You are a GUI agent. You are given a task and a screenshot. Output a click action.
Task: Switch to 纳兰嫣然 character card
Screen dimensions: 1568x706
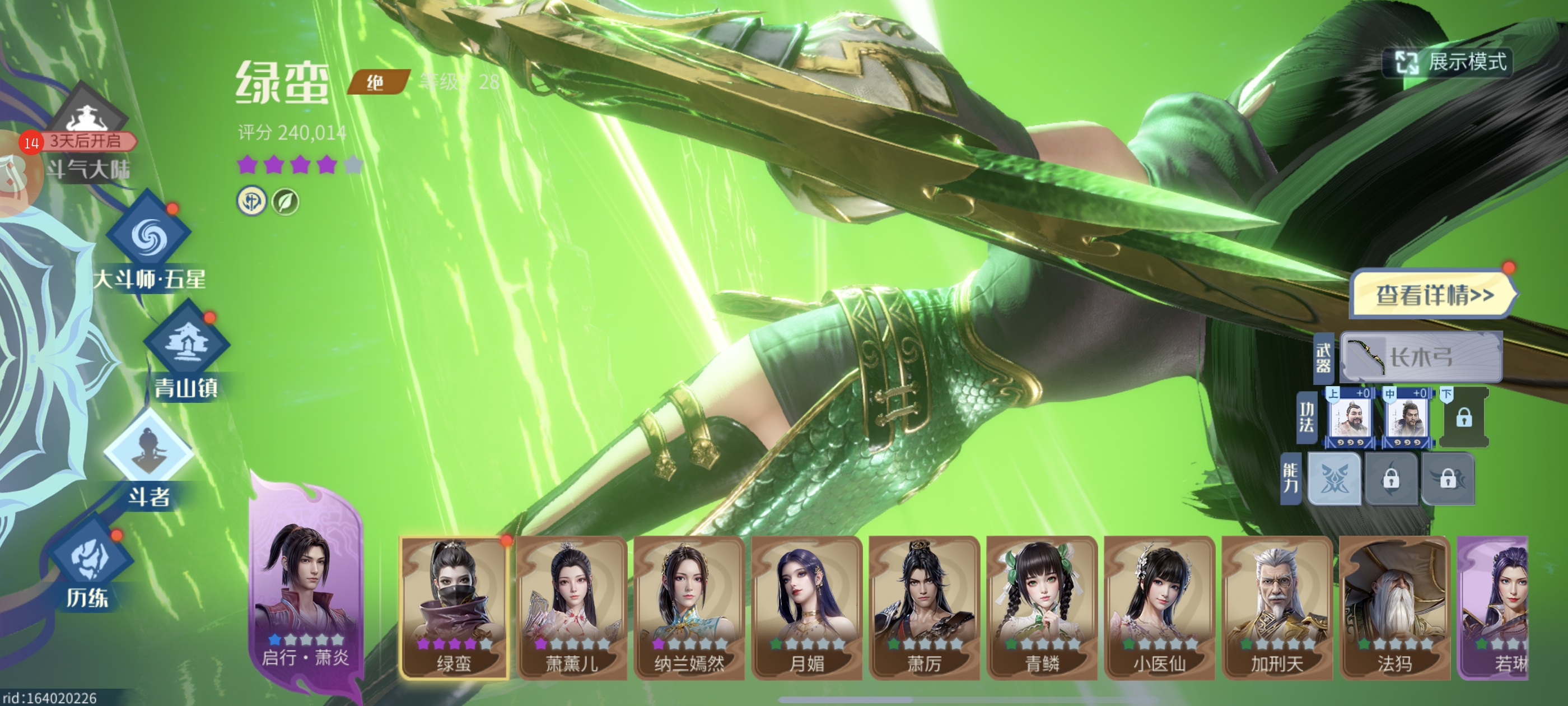click(x=689, y=607)
